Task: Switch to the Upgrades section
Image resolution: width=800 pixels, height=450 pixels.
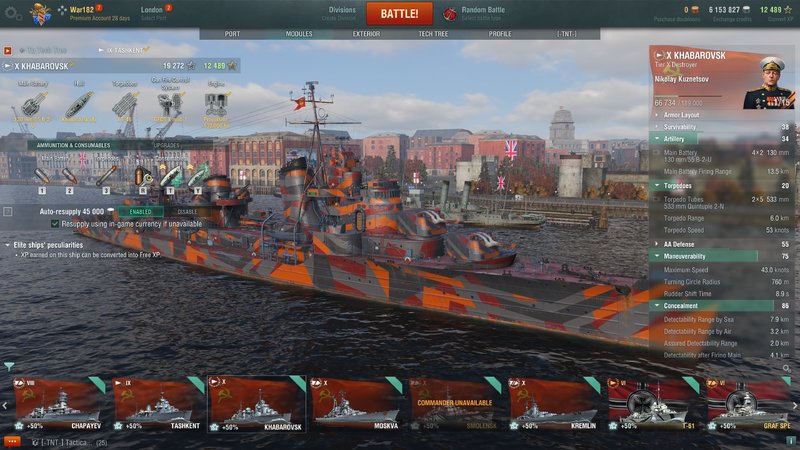Action: (167, 145)
